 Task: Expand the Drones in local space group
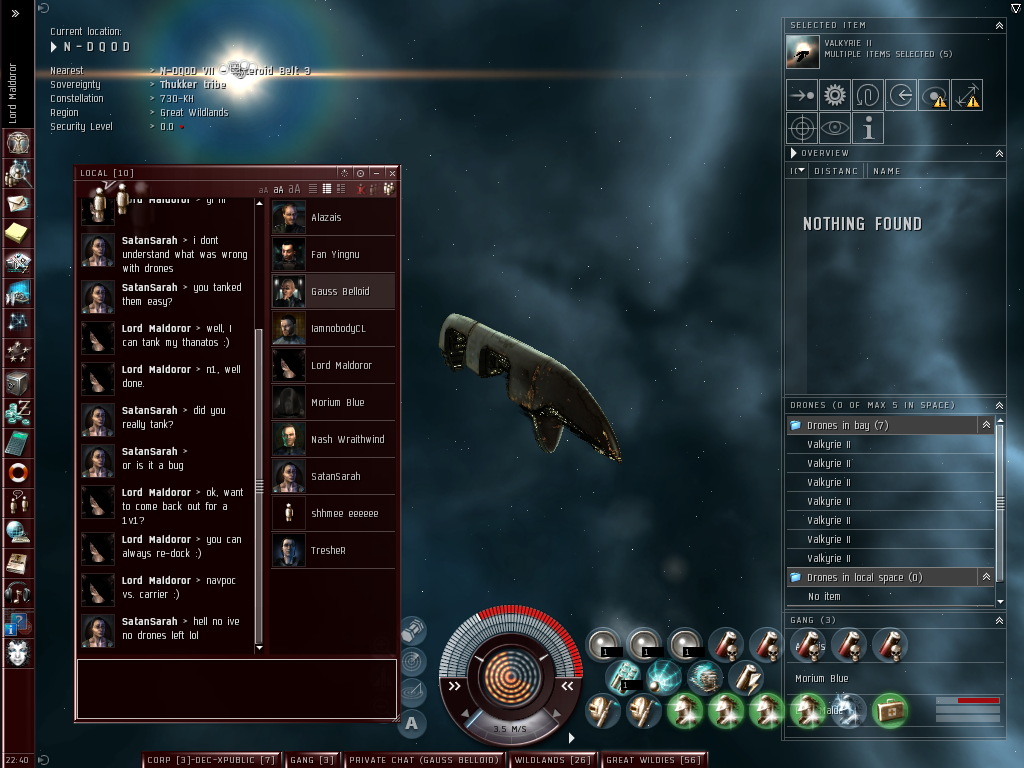click(986, 577)
